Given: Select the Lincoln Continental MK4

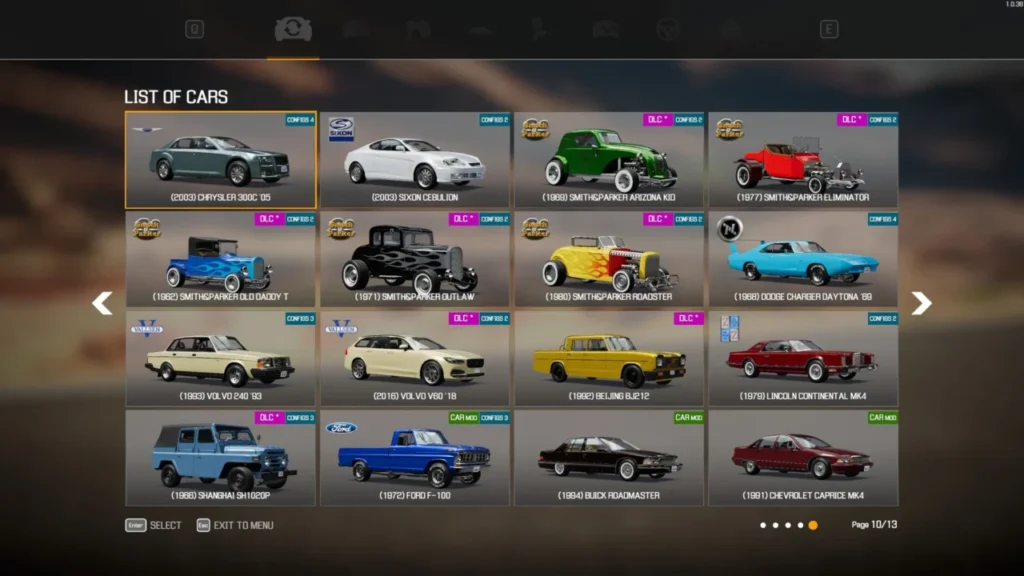Looking at the screenshot, I should (803, 358).
